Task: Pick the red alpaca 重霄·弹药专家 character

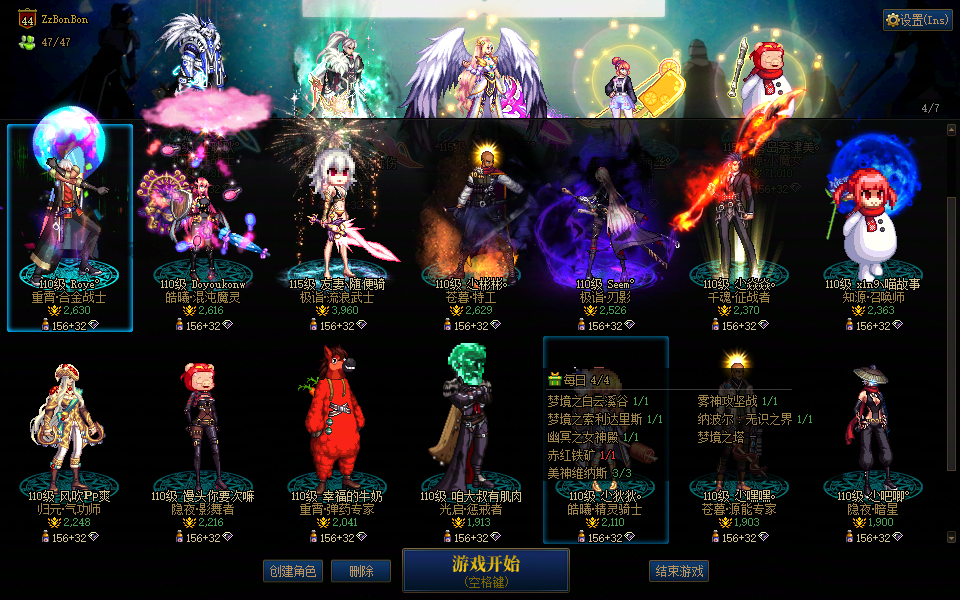Action: click(337, 440)
